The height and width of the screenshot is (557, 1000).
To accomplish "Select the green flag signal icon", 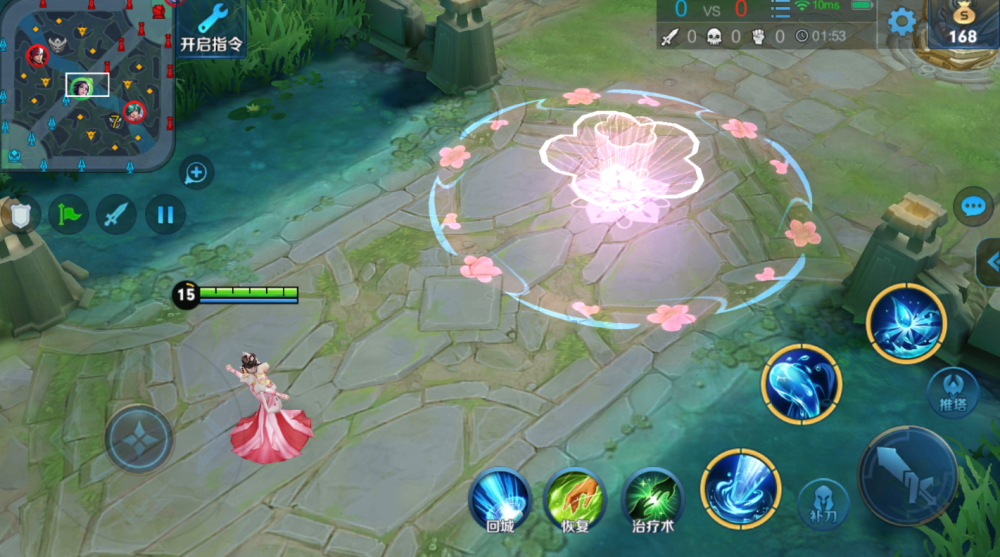I will pyautogui.click(x=69, y=213).
